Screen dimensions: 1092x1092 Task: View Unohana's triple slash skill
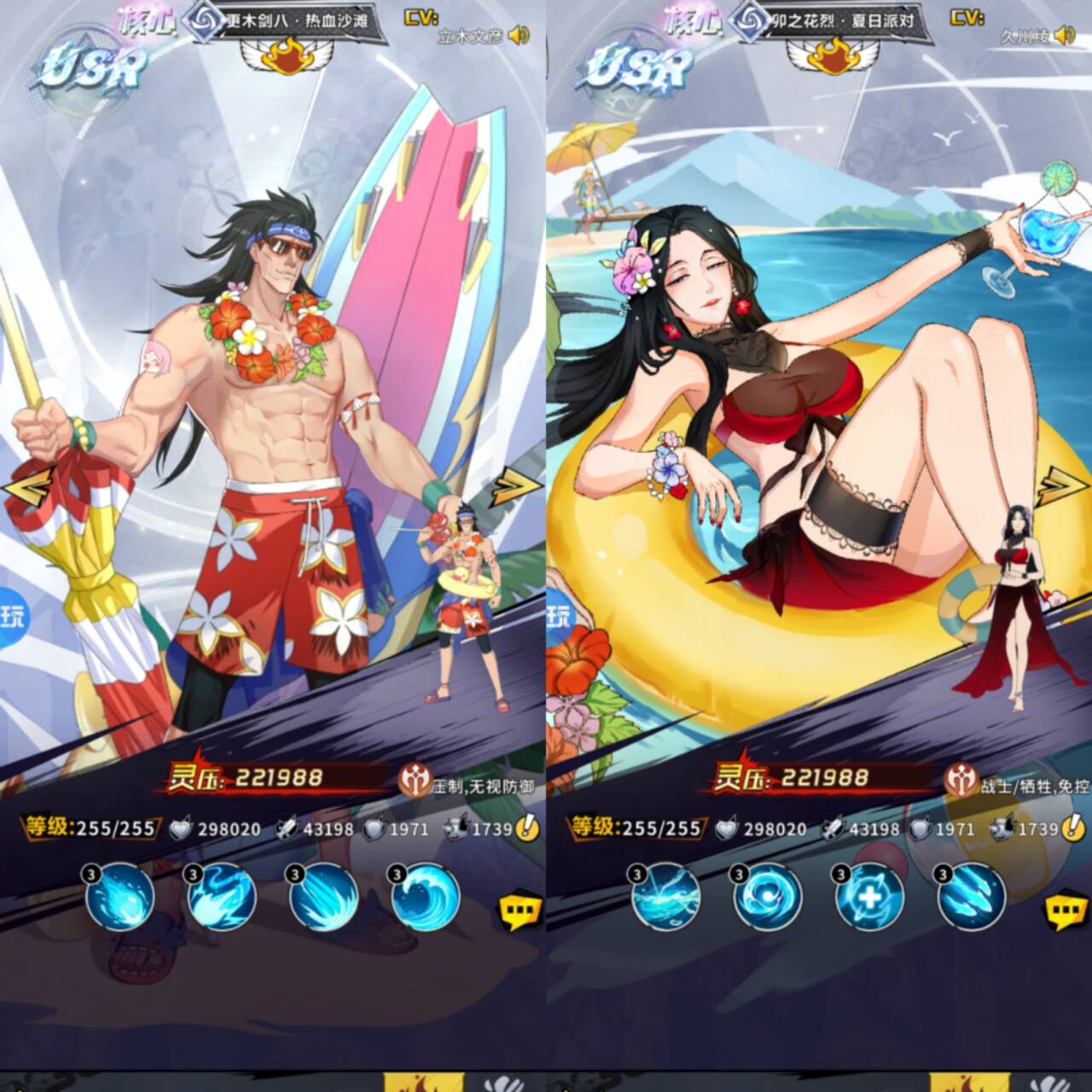[972, 897]
